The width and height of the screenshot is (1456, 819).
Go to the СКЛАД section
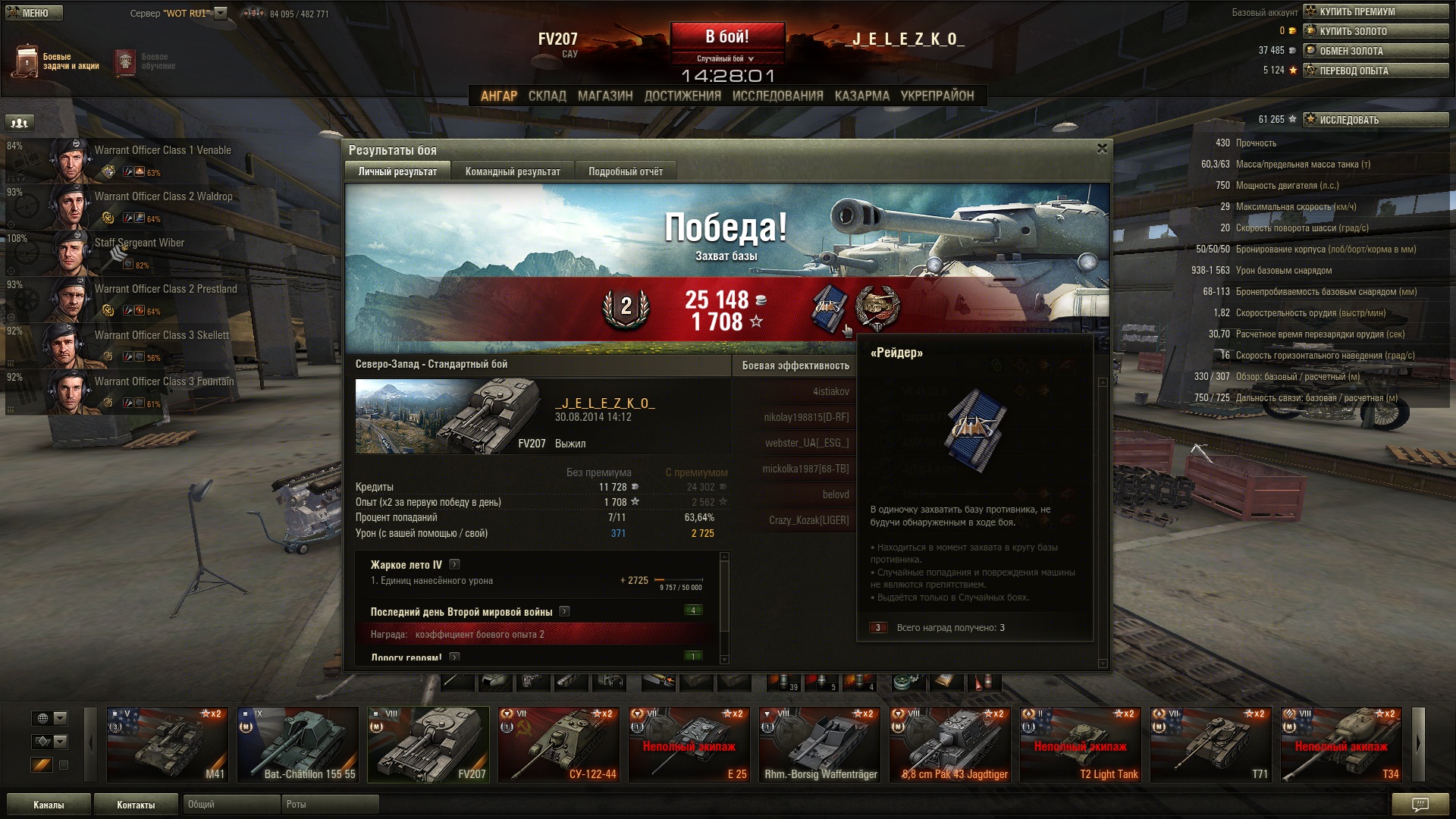click(547, 96)
